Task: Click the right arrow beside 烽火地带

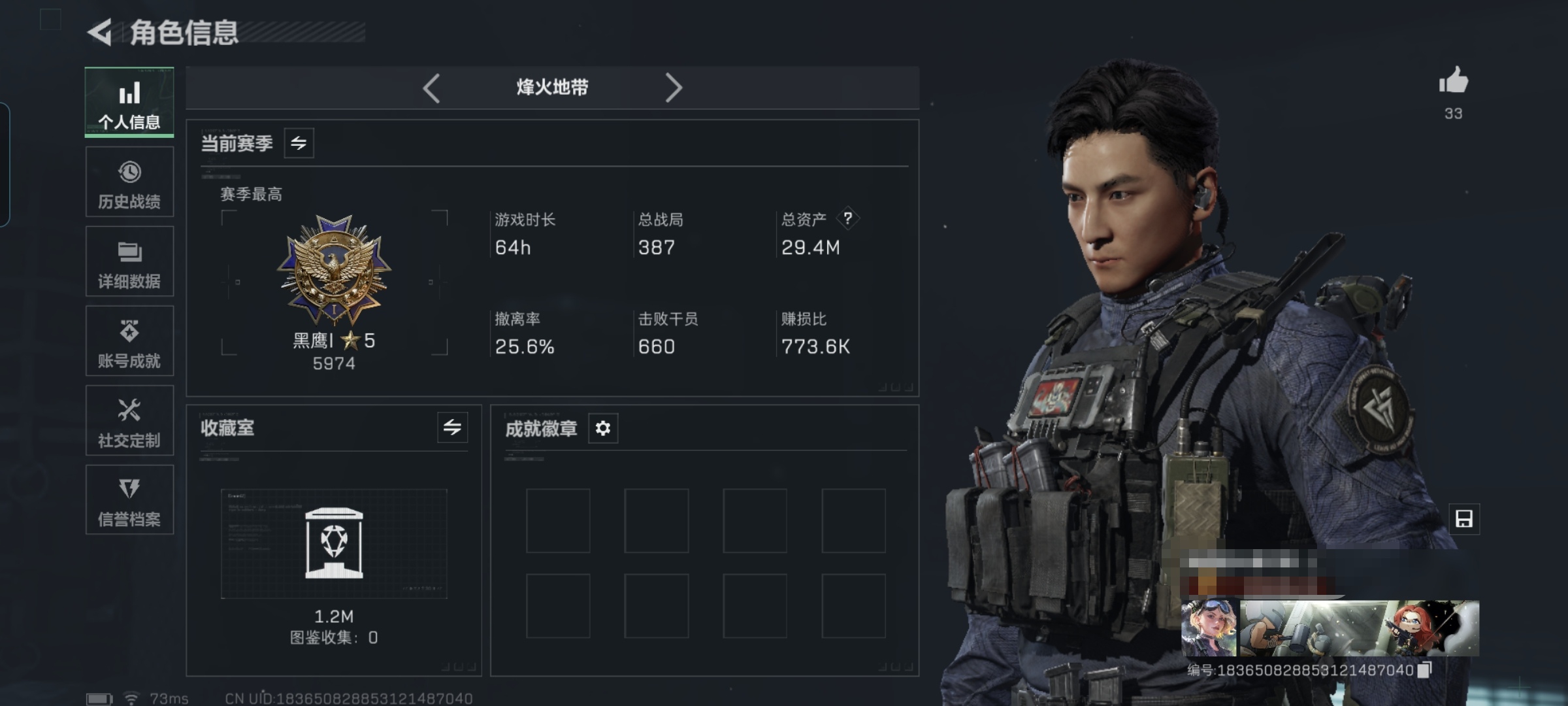Action: pos(673,88)
